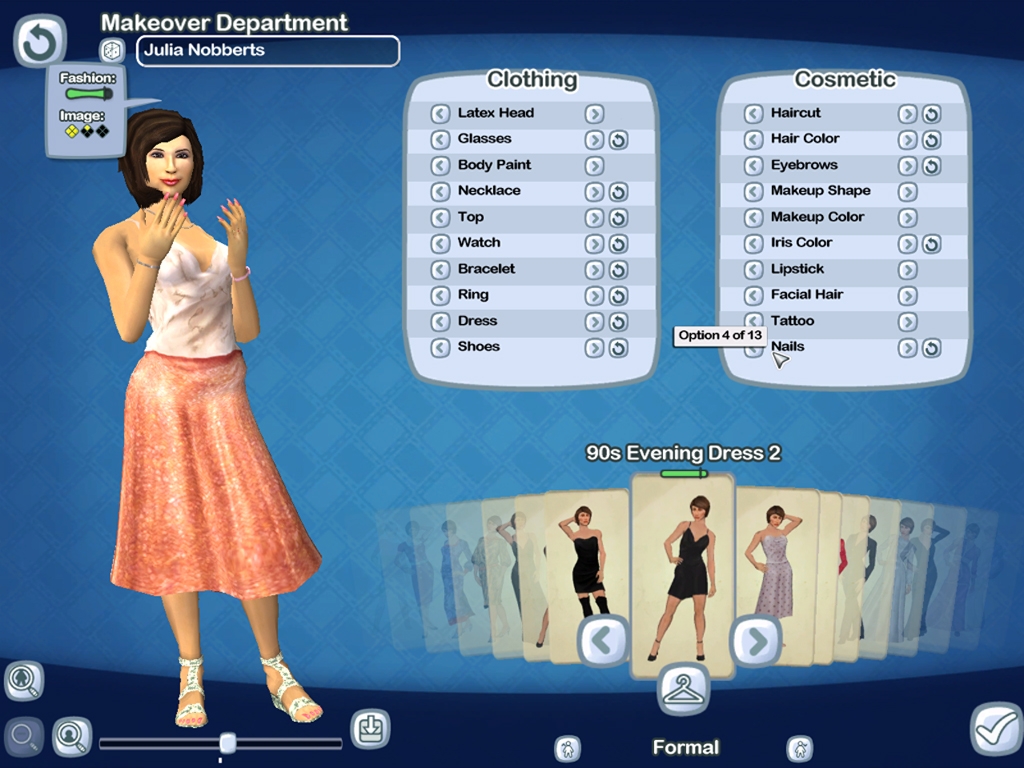The height and width of the screenshot is (768, 1024).
Task: Advance to next Dress option
Action: click(594, 321)
